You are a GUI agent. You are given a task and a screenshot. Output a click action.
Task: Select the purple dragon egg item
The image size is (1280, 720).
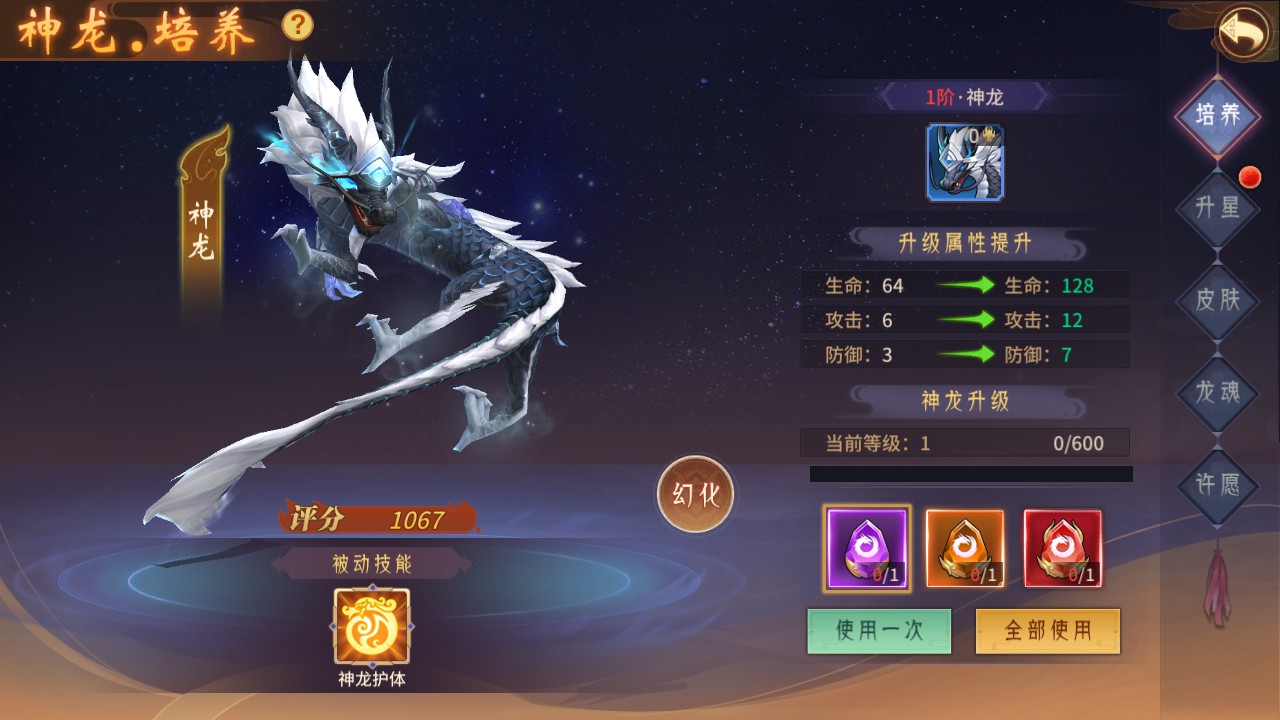[x=866, y=548]
